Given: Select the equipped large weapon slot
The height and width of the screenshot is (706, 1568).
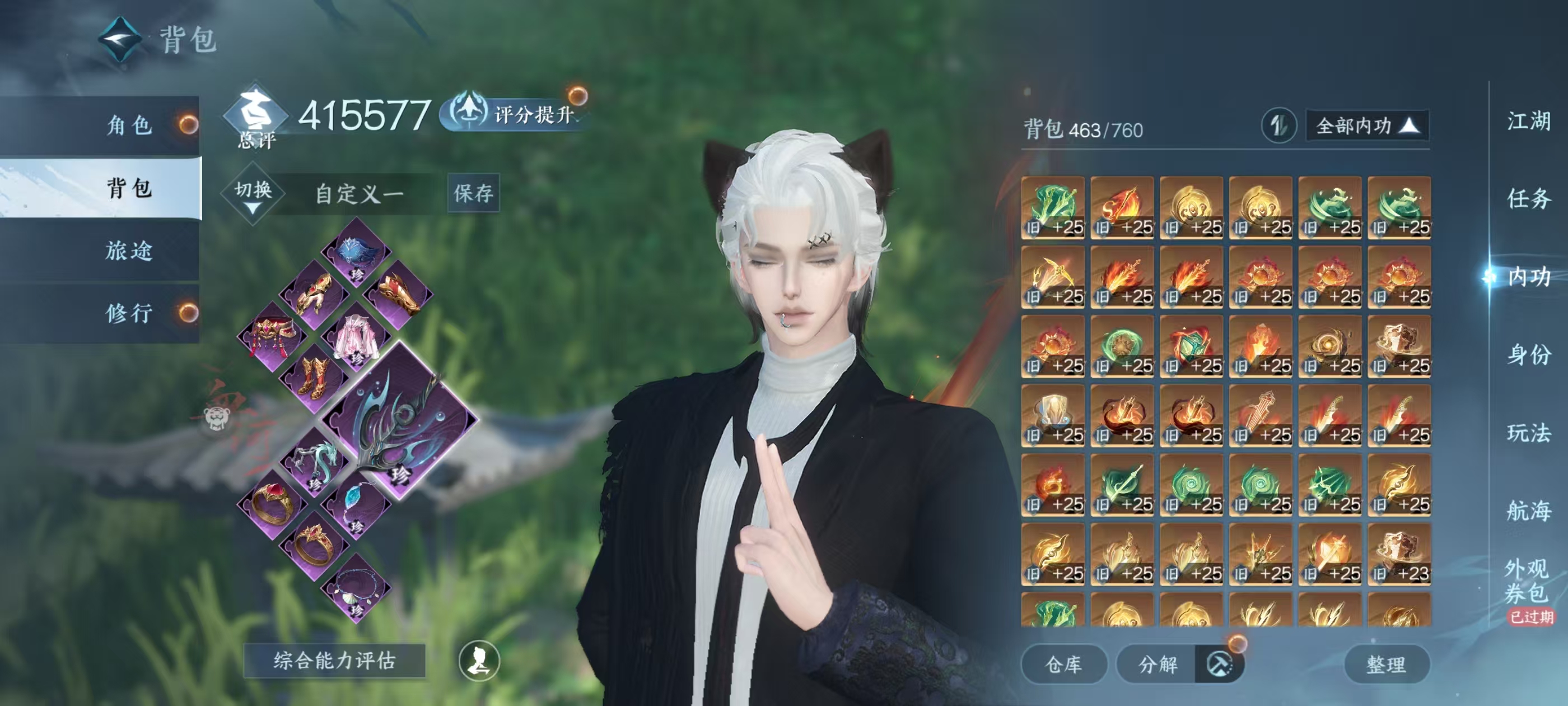Looking at the screenshot, I should point(399,421).
